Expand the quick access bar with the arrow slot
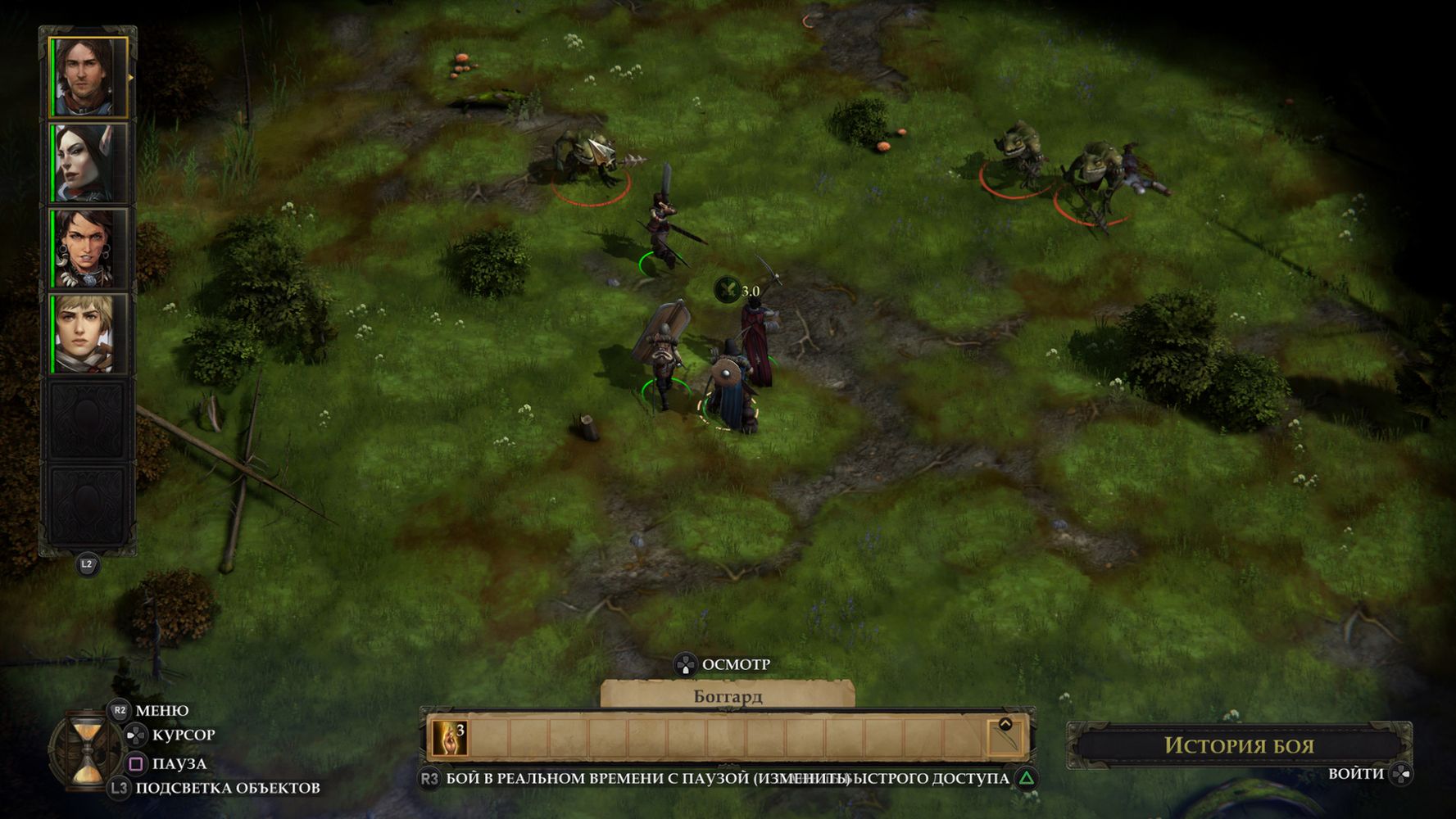The height and width of the screenshot is (819, 1456). [1005, 737]
